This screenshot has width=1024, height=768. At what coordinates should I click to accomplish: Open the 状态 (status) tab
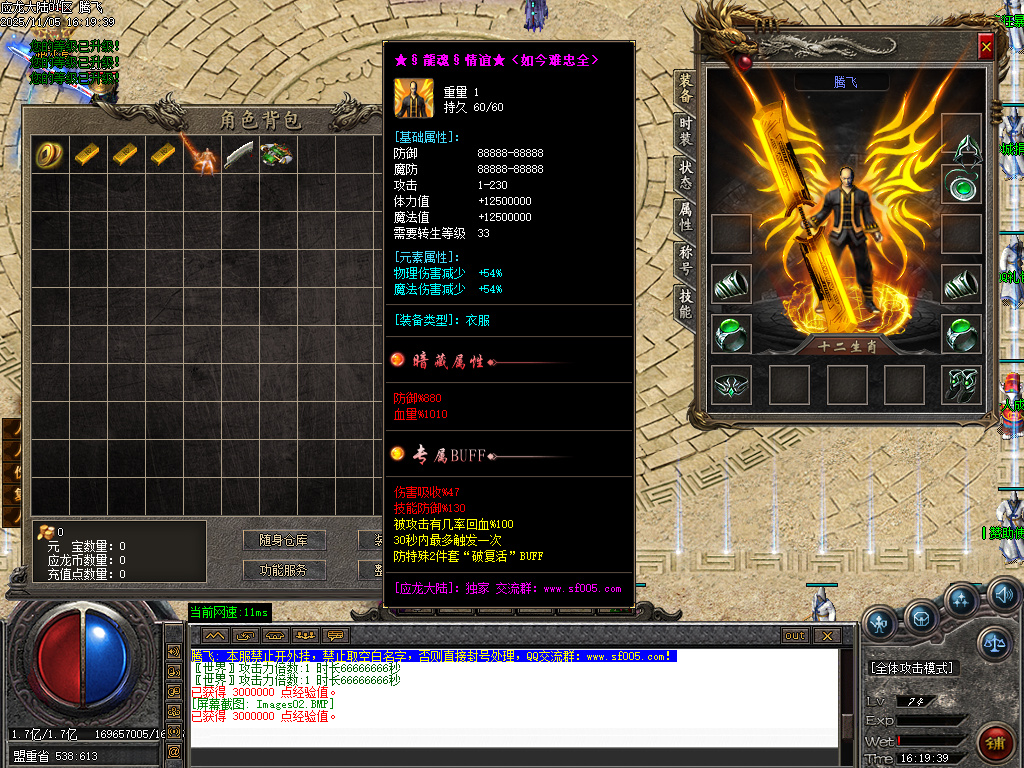pyautogui.click(x=686, y=176)
